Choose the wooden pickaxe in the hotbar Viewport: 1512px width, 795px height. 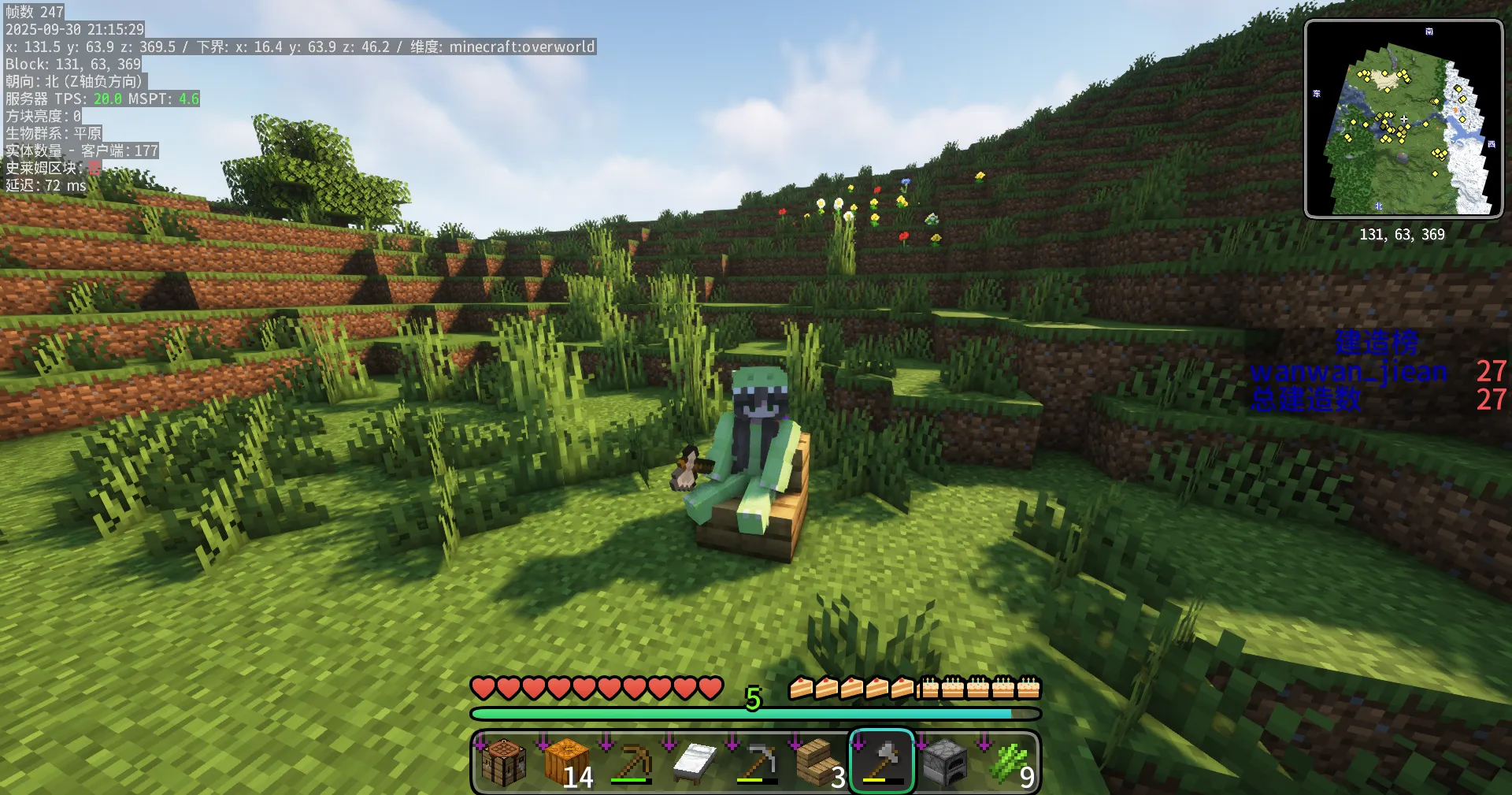pos(630,762)
